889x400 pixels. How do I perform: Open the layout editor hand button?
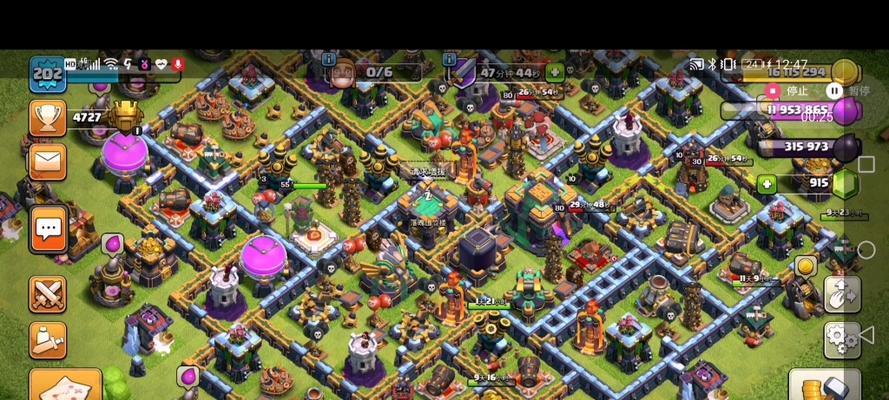(842, 294)
